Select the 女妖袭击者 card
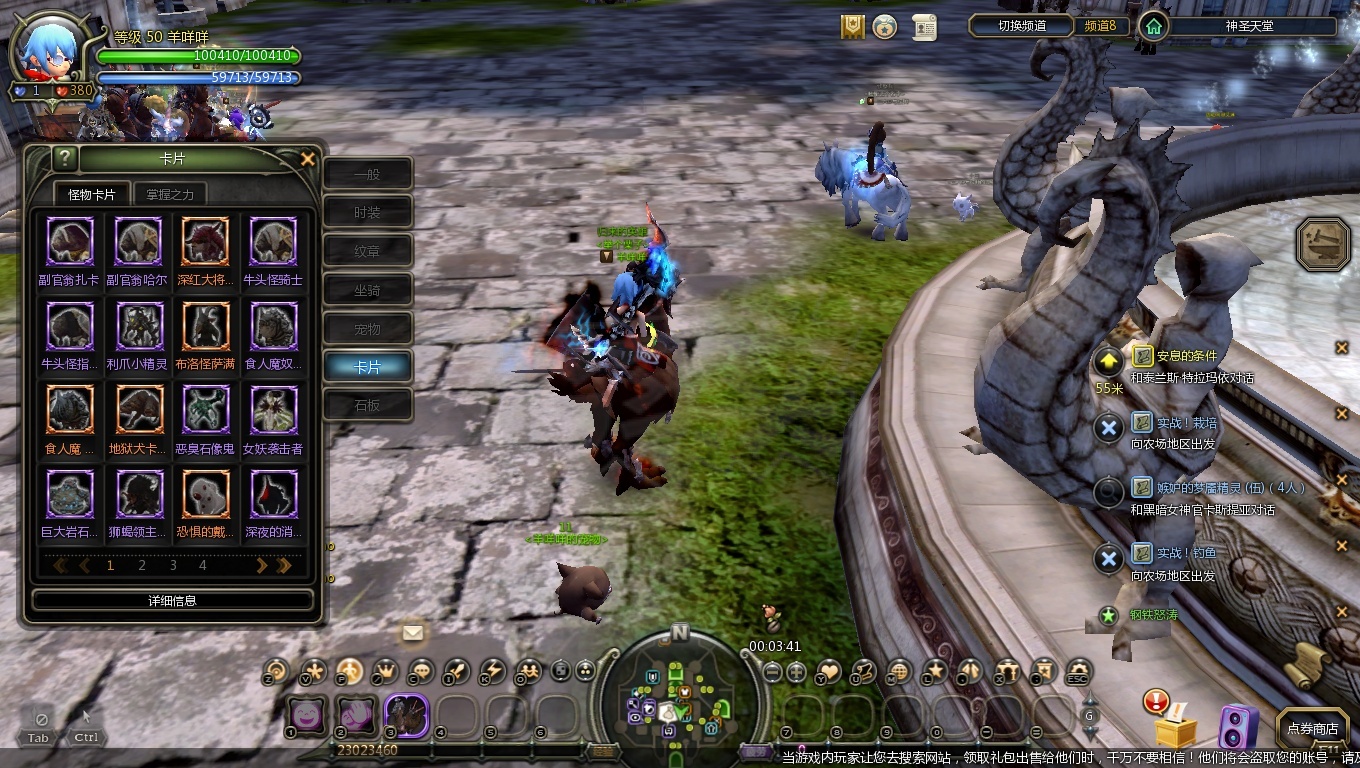This screenshot has width=1360, height=768. 273,409
